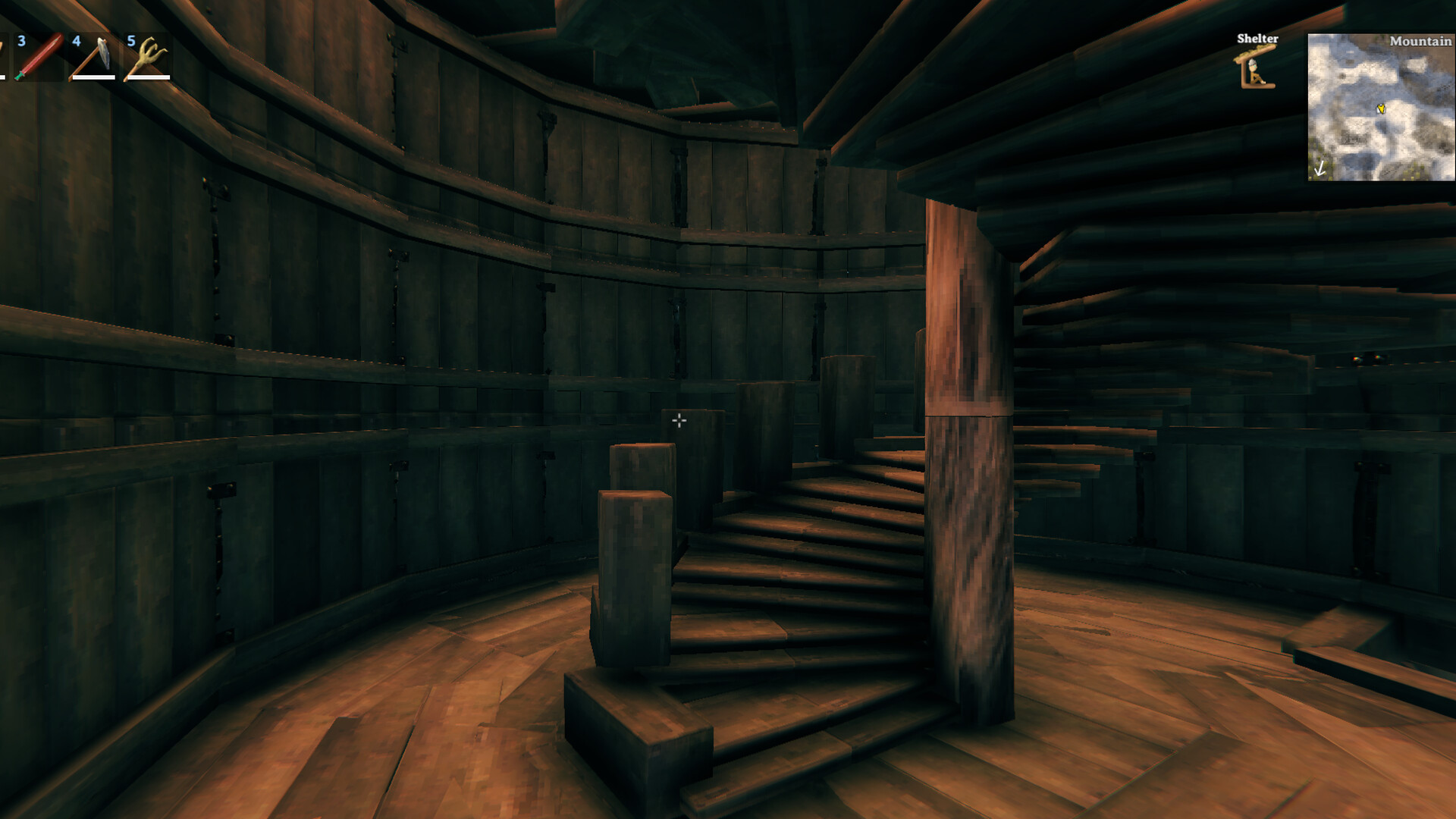Choose the cultivator in hotbar slot 5
Viewport: 1456px width, 819px height.
(x=147, y=57)
